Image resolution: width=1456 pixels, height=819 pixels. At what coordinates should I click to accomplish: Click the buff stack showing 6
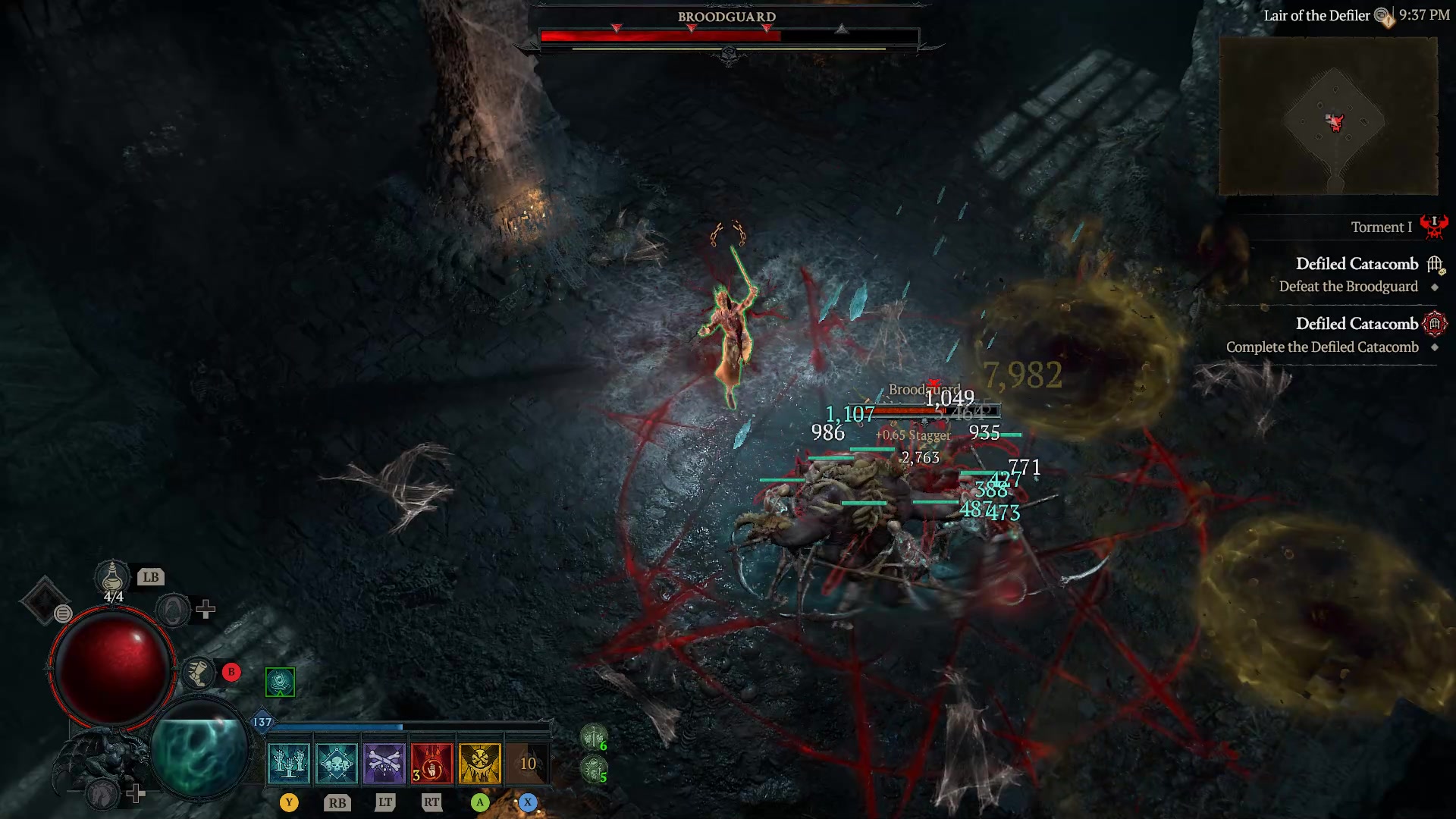point(594,737)
